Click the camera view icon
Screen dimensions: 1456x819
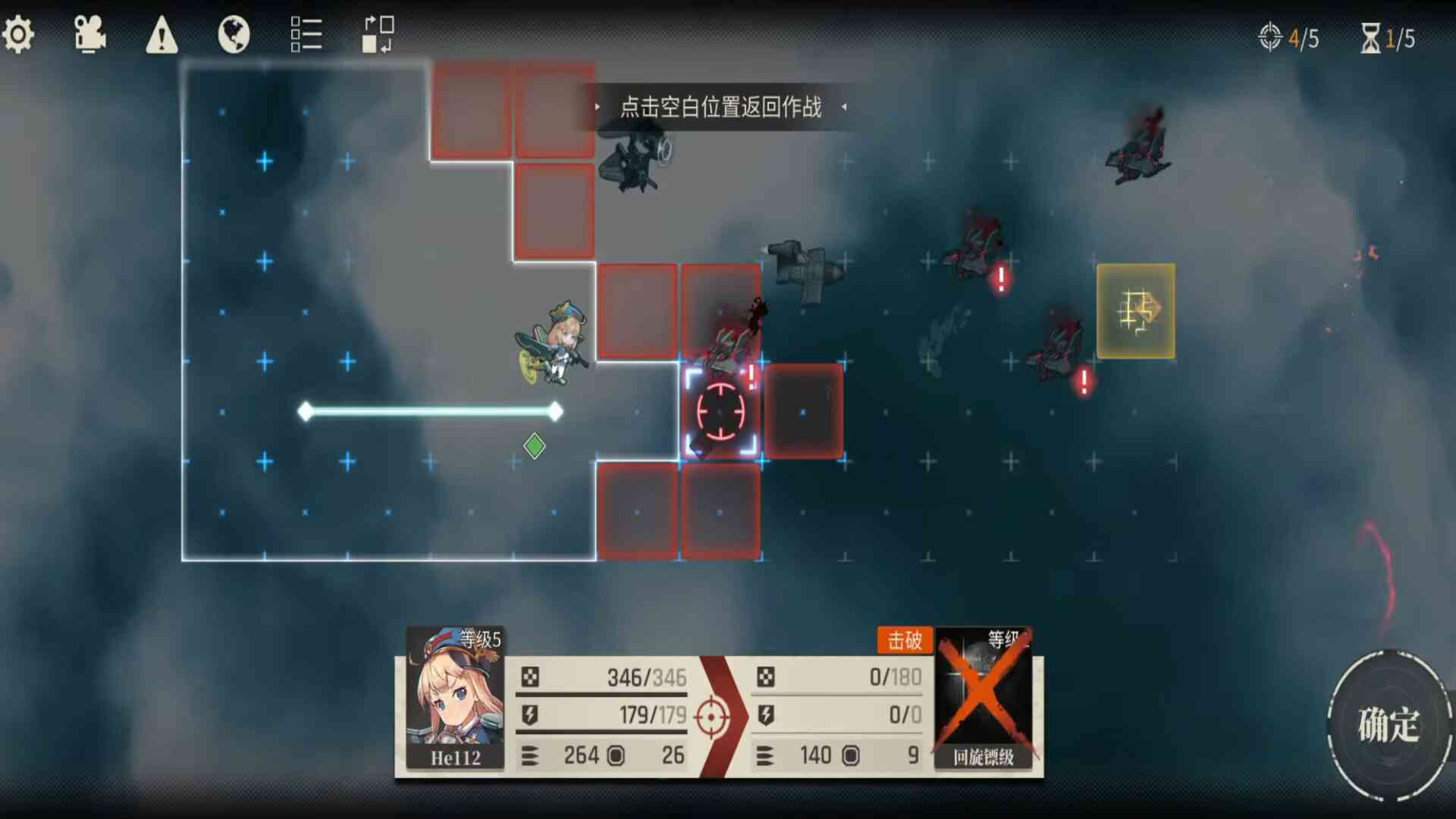tap(89, 35)
